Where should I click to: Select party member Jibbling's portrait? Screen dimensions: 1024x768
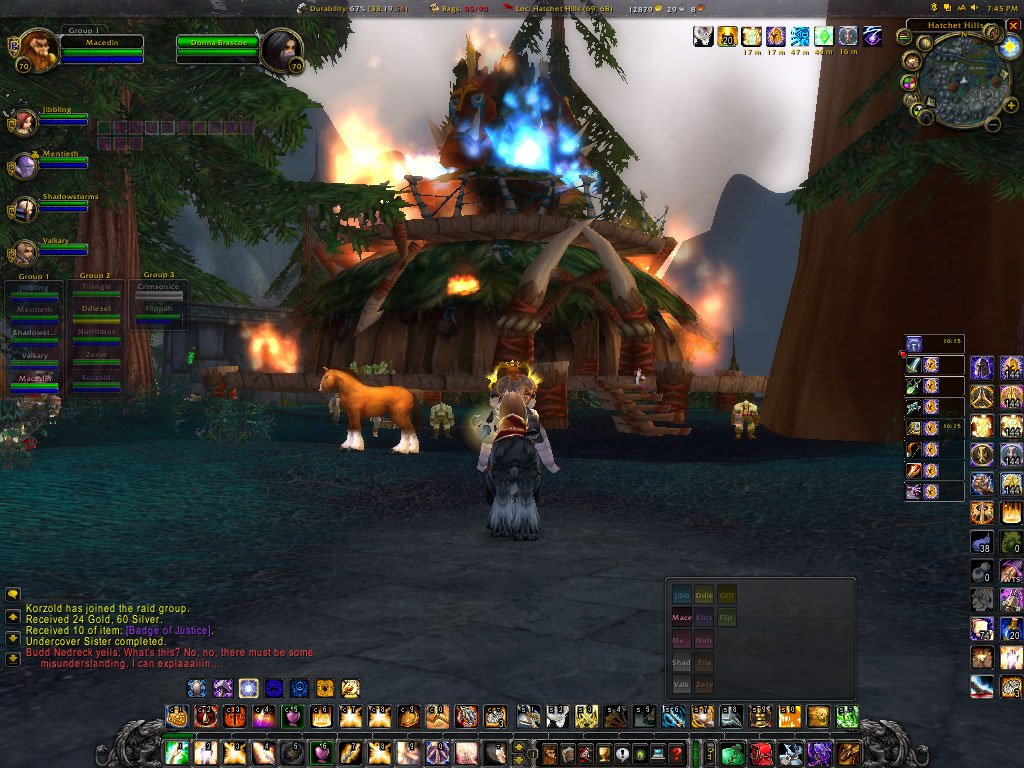tap(26, 122)
